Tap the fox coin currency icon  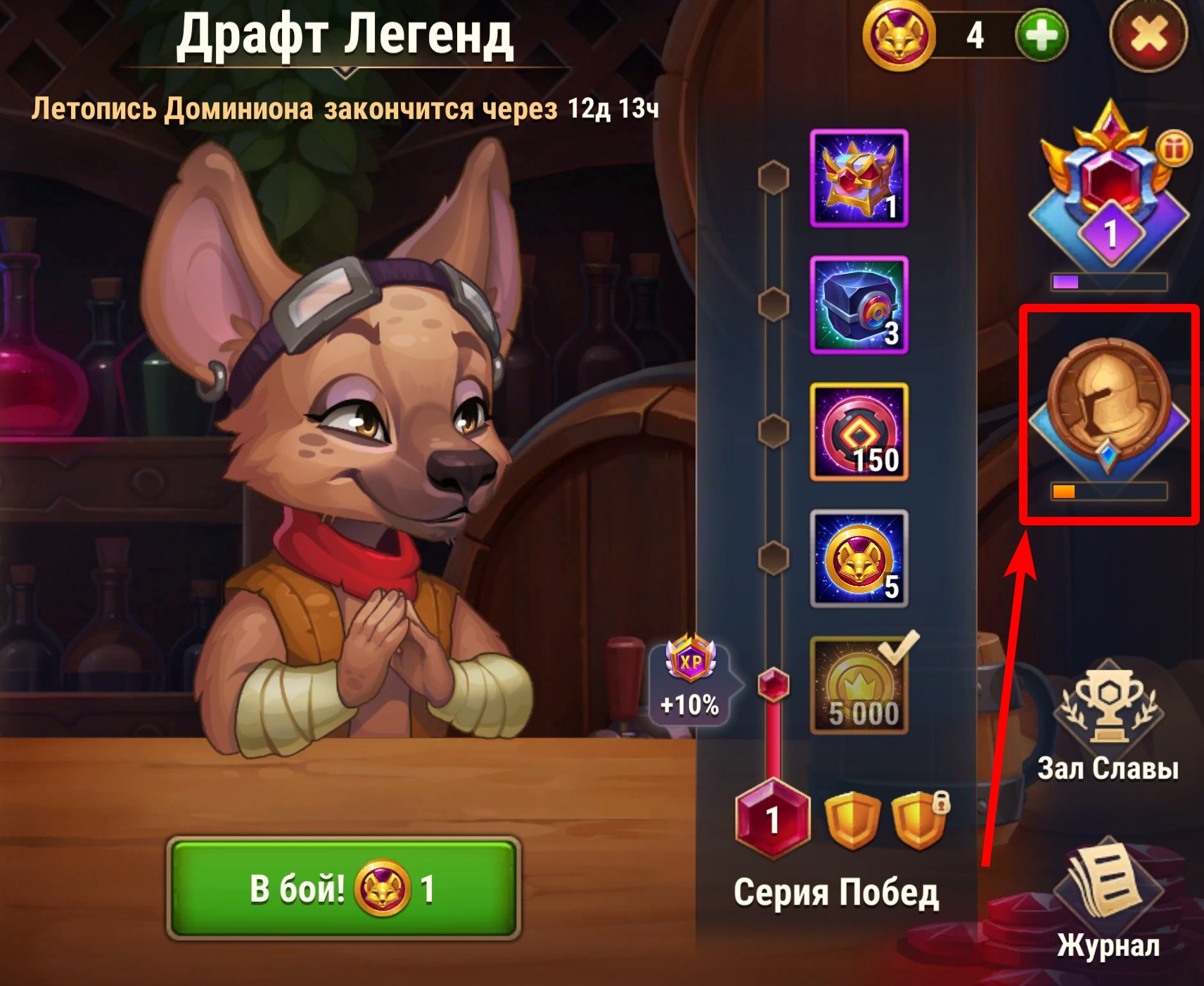pyautogui.click(x=899, y=35)
